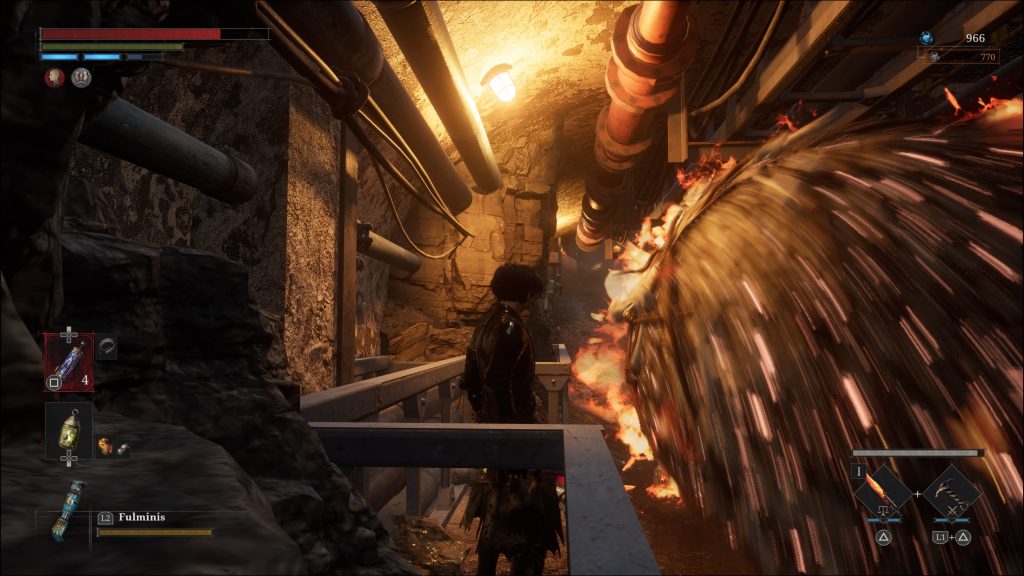Select the fiery orb item beside lantern
The height and width of the screenshot is (576, 1024).
104,446
